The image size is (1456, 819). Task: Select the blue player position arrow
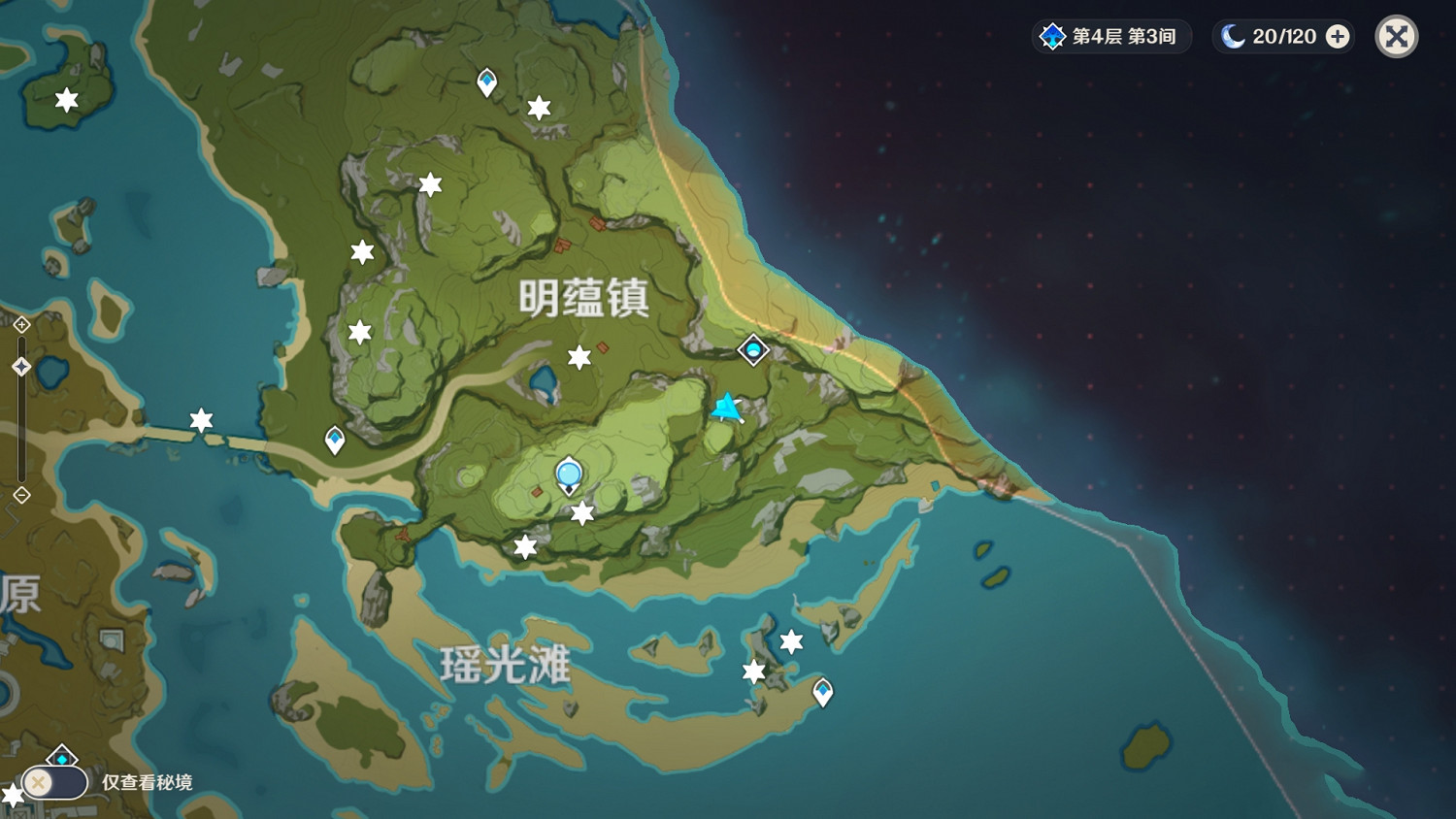[x=726, y=409]
